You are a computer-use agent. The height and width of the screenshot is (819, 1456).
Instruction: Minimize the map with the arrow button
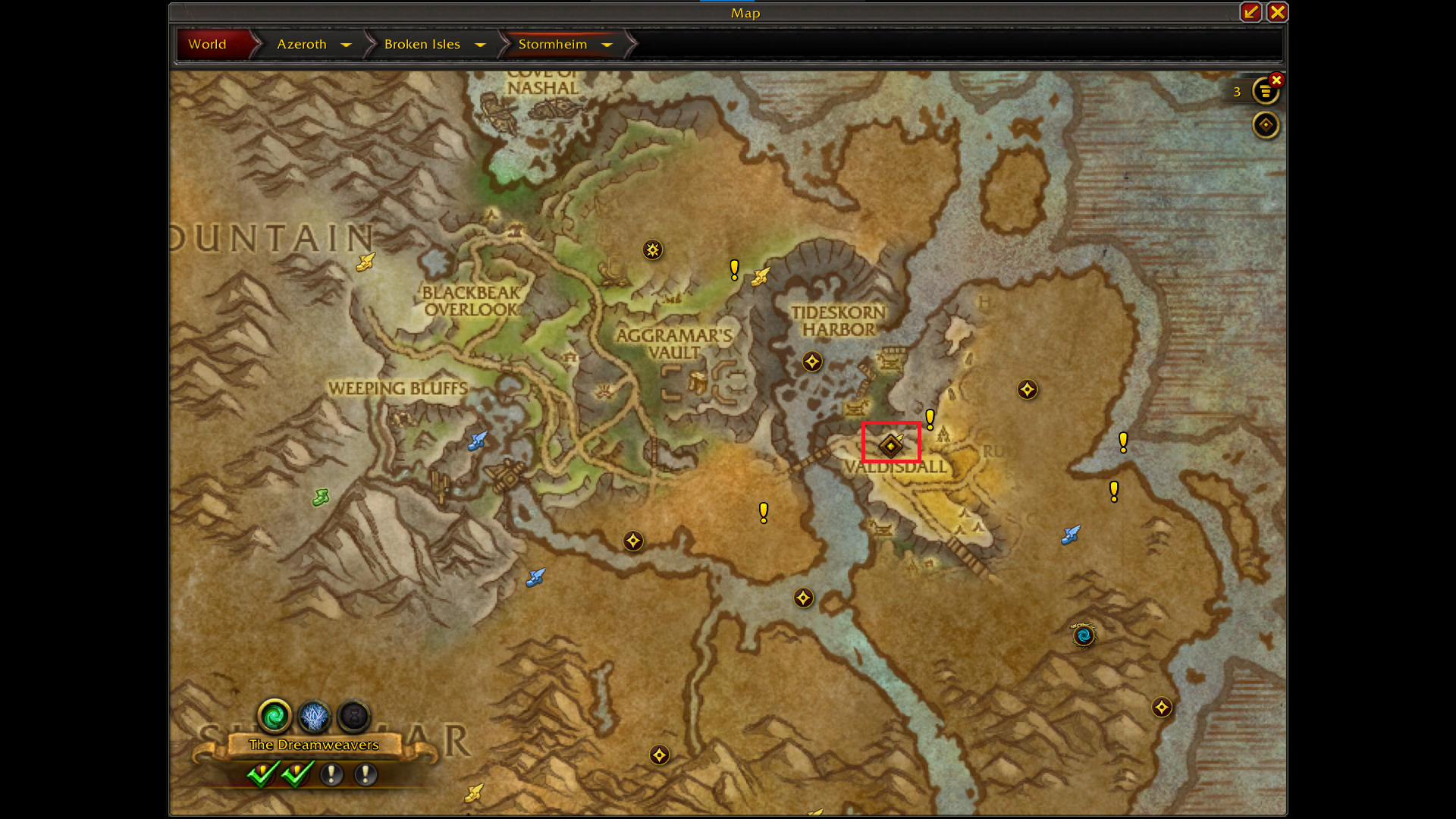(x=1250, y=12)
